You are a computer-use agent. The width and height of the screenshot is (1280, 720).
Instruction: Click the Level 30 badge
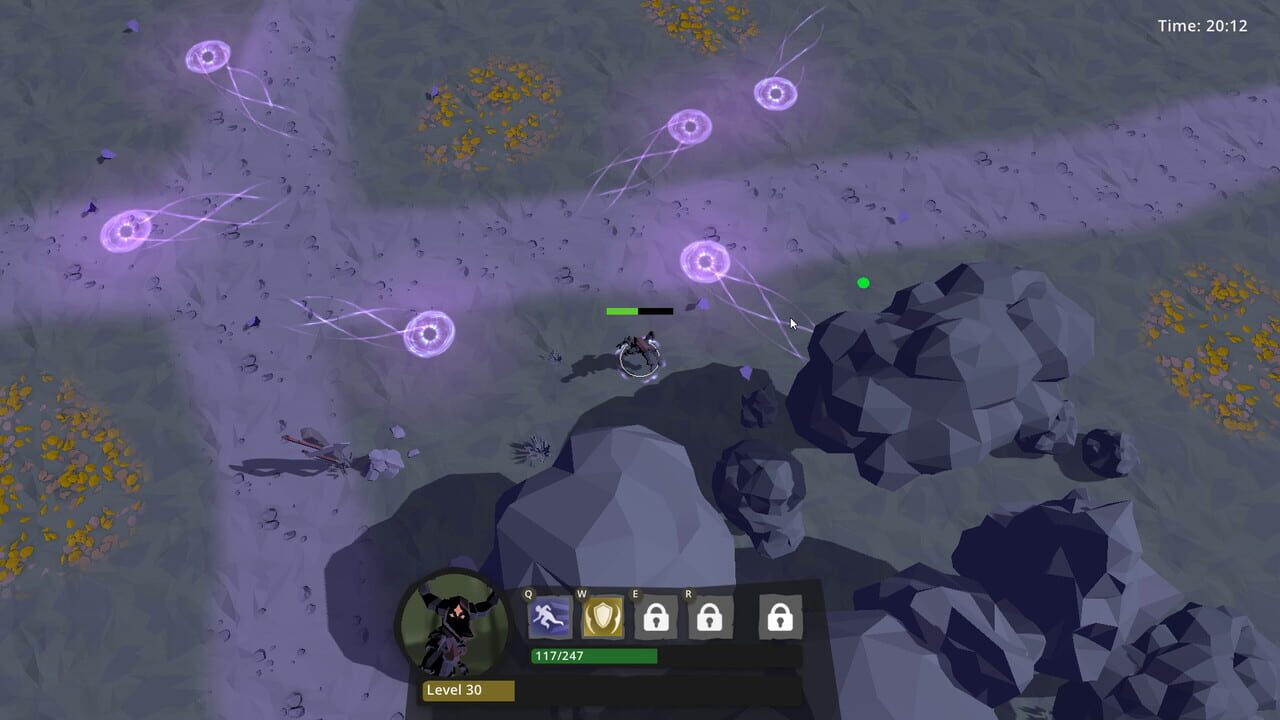[466, 690]
